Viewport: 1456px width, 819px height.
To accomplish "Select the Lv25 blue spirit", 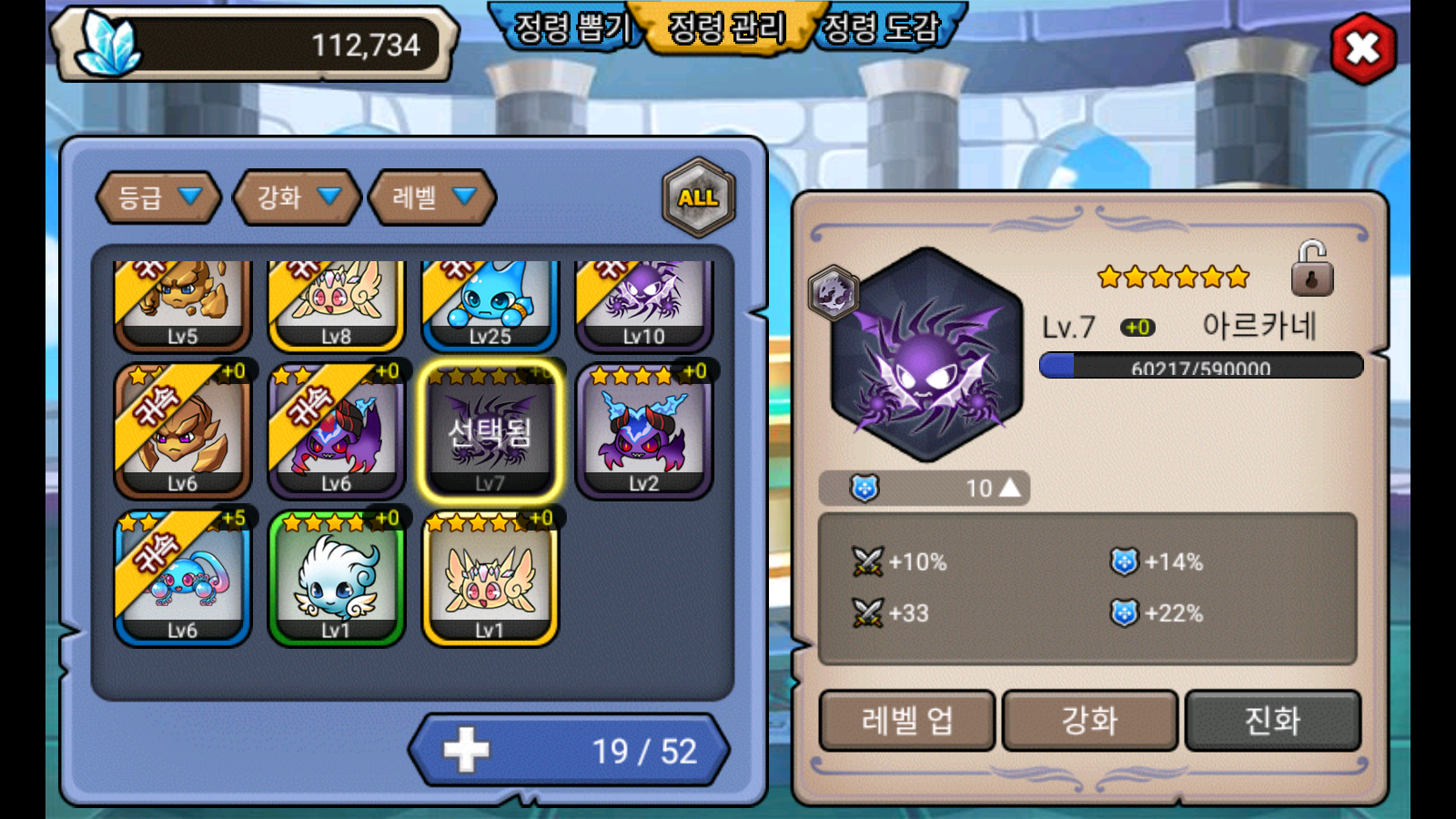I will point(490,305).
